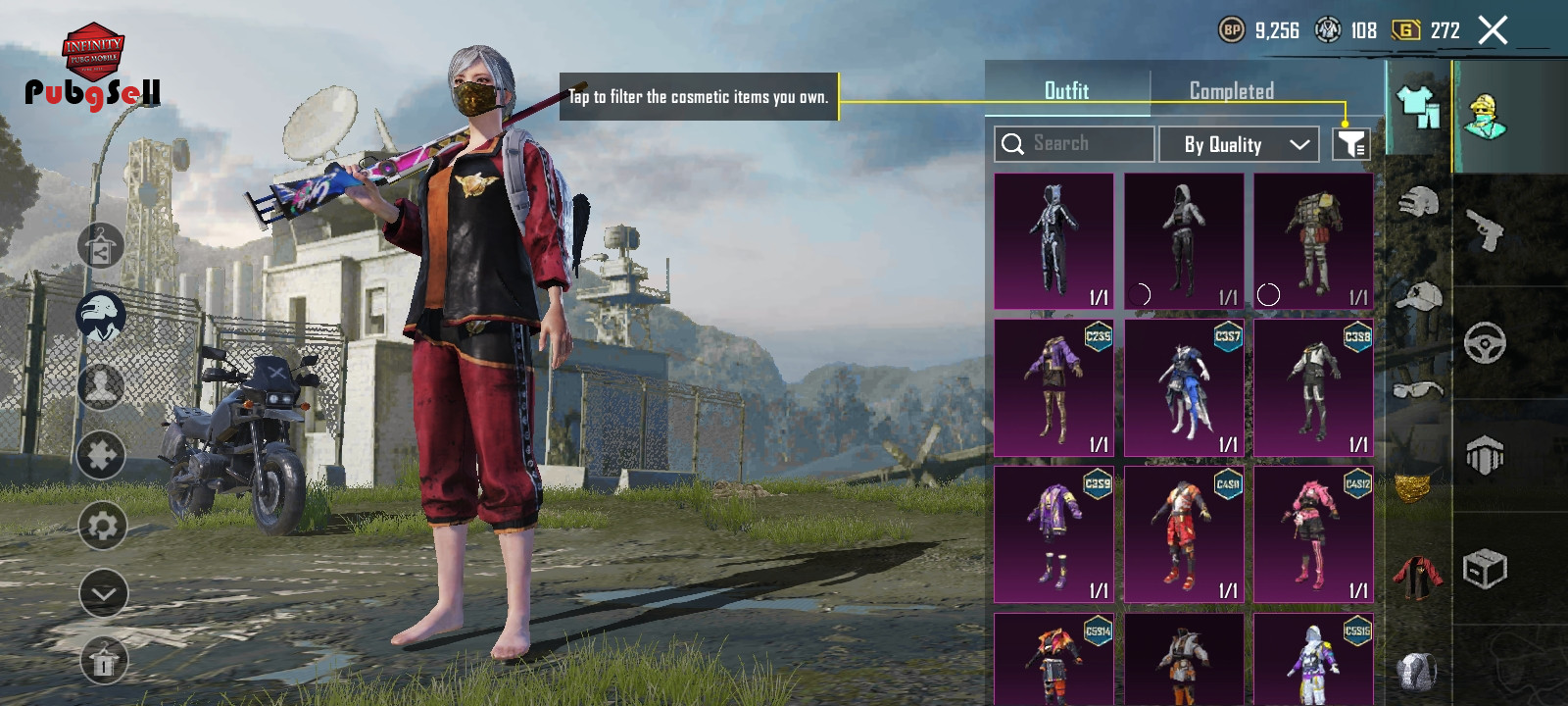The height and width of the screenshot is (706, 1568).
Task: Close the inventory screen with the X
Action: coord(1493,30)
